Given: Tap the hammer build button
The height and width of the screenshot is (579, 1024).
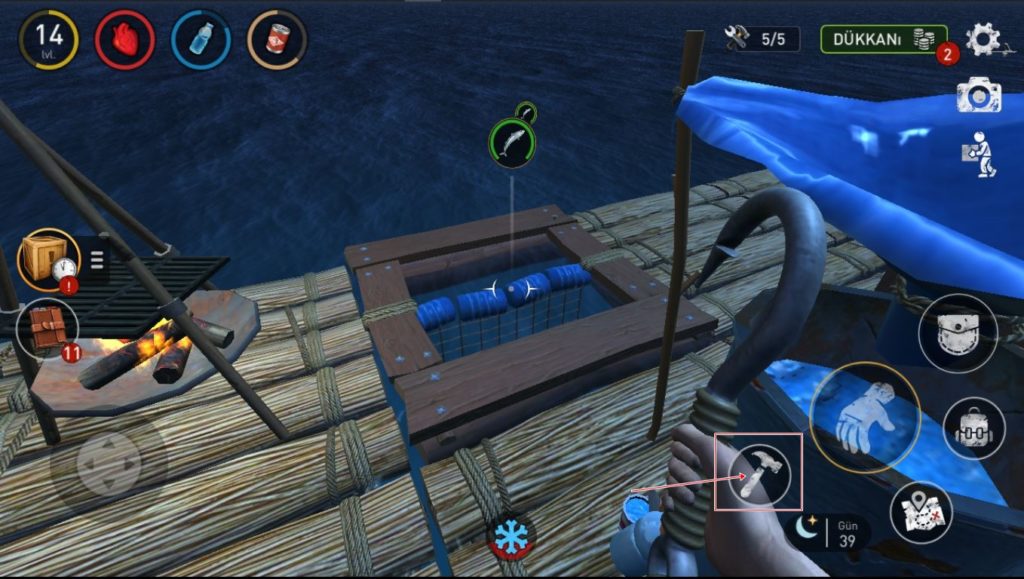Looking at the screenshot, I should pos(759,474).
